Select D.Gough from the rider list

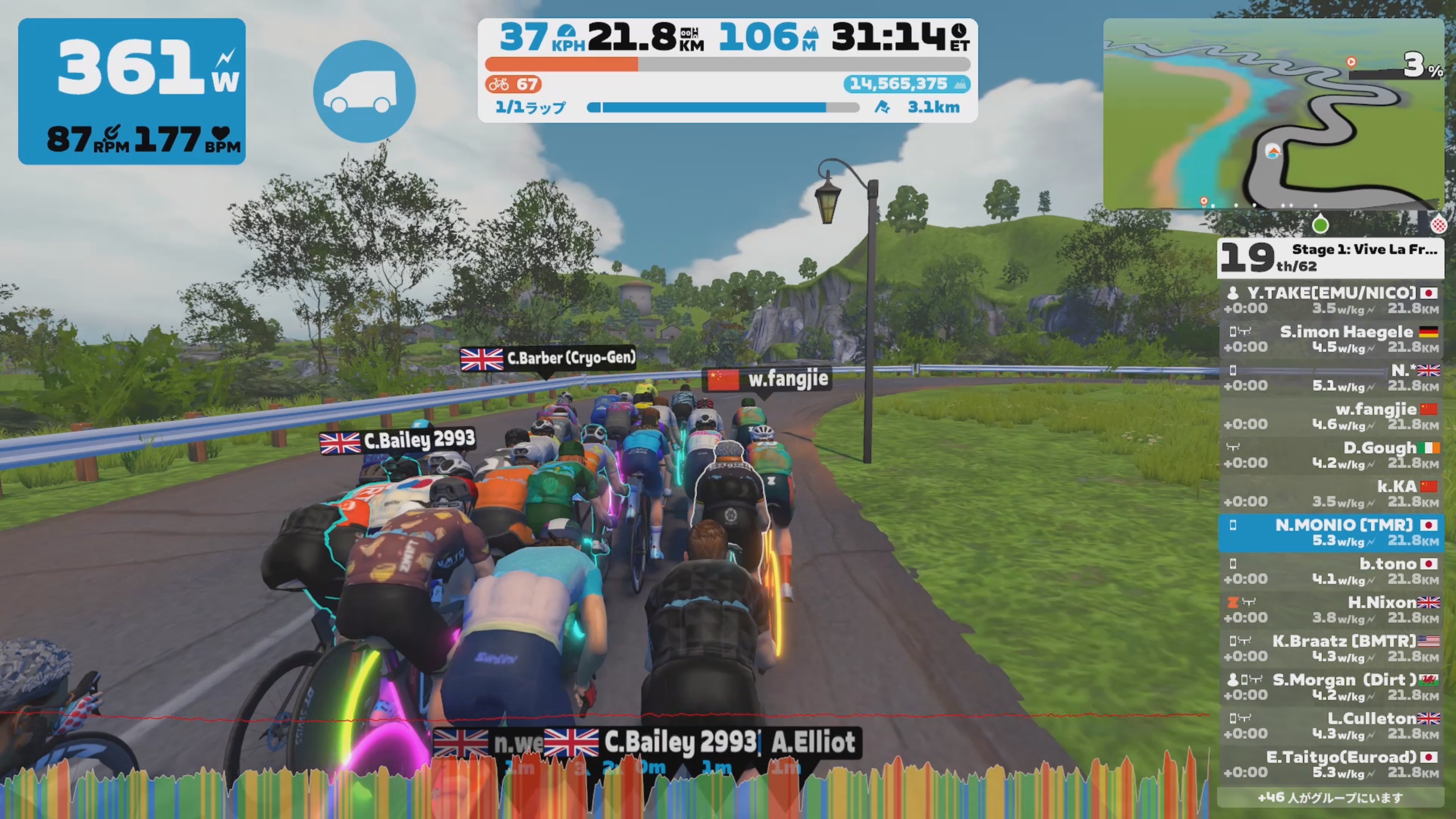pos(1330,455)
